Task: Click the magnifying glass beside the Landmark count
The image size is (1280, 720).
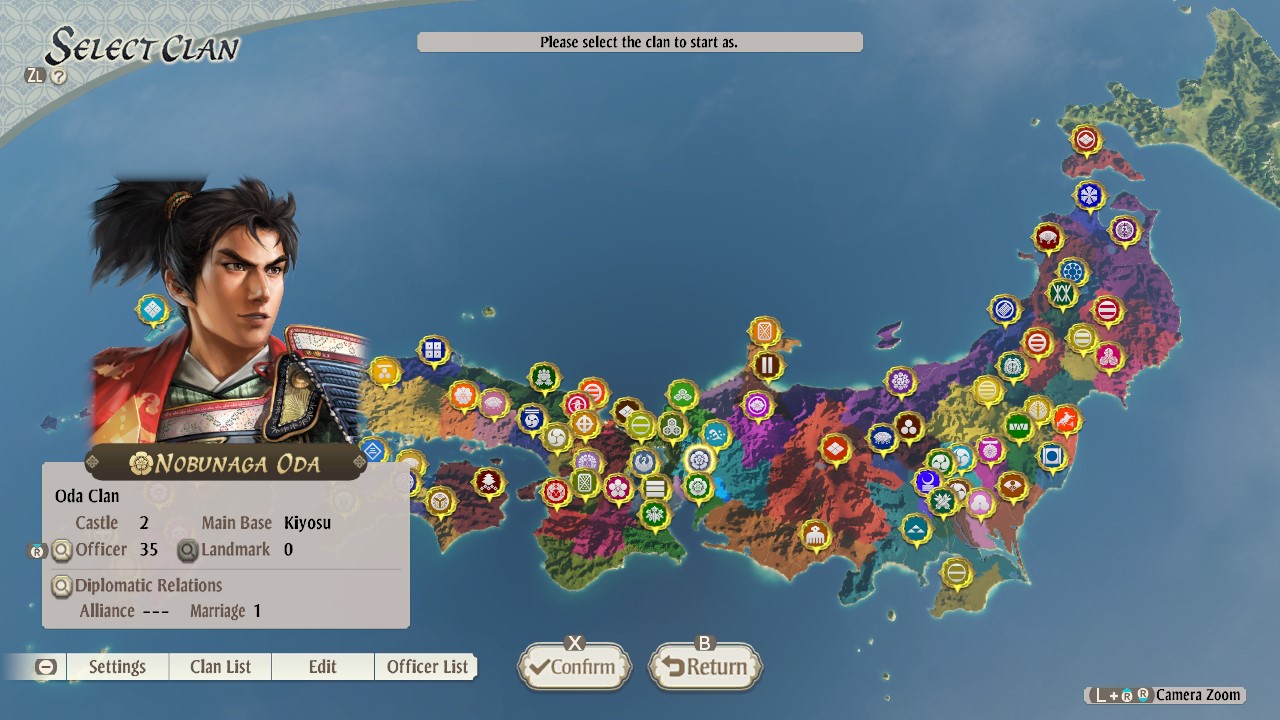Action: coord(186,549)
